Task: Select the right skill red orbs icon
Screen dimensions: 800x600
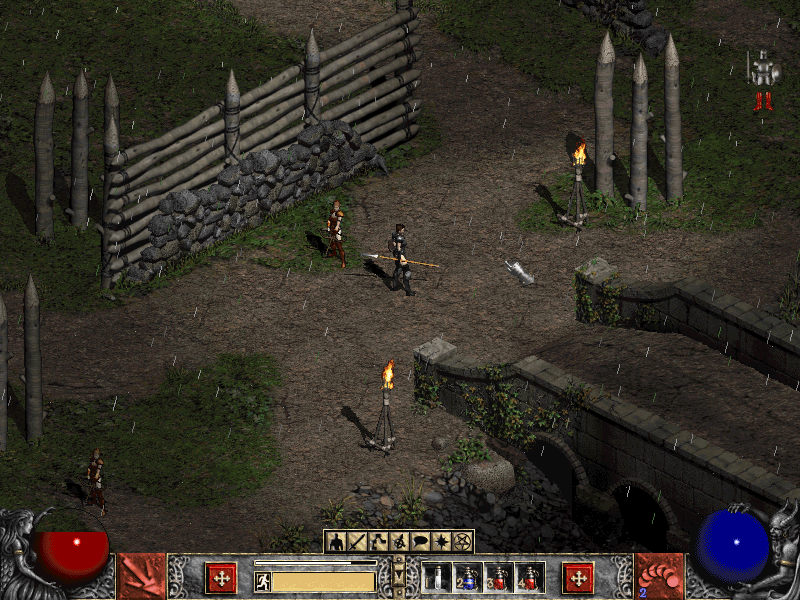Action: (659, 577)
